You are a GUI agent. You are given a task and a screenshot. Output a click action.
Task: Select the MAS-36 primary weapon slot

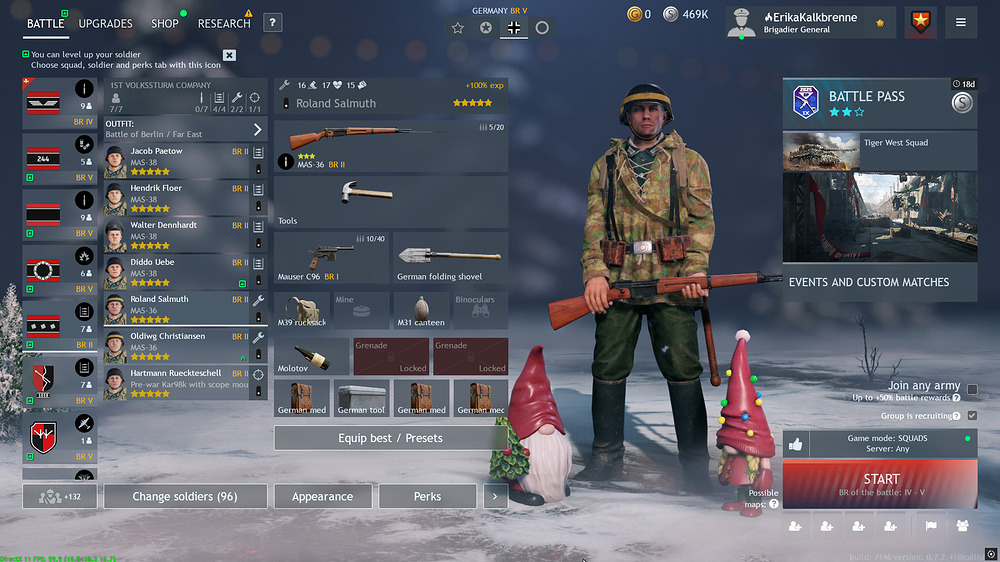click(x=390, y=145)
